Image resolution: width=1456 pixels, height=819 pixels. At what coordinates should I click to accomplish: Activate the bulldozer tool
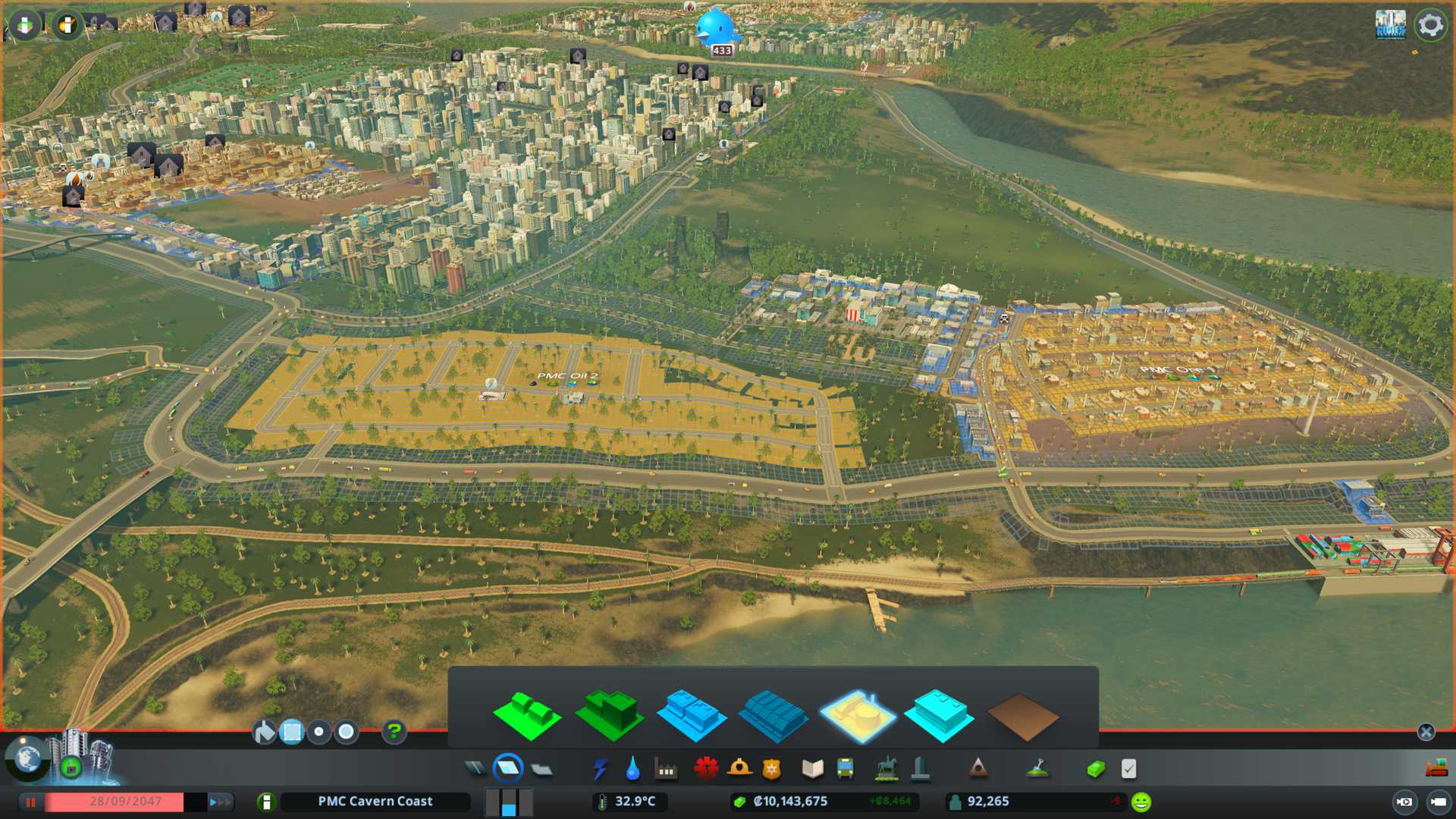(1436, 769)
